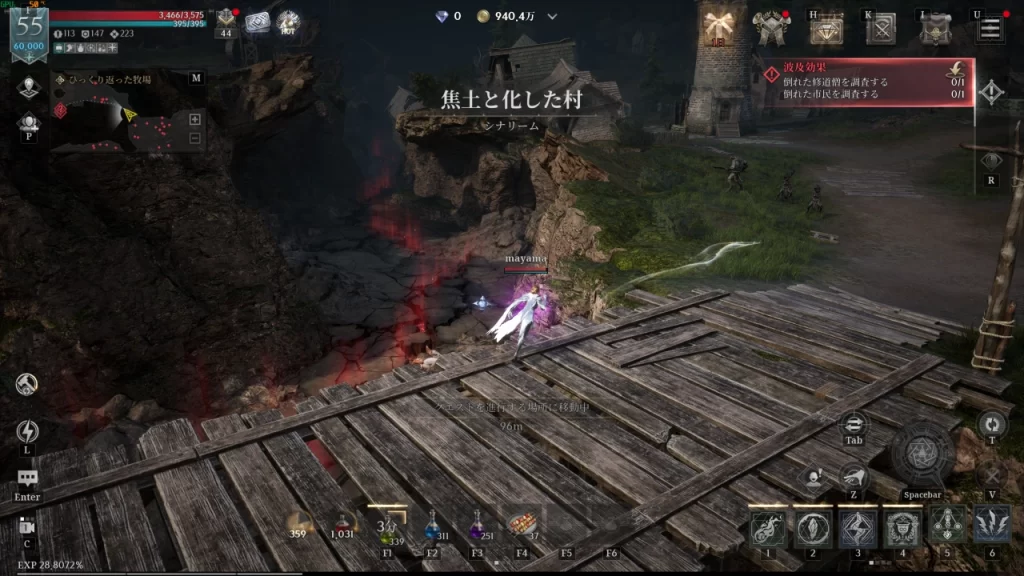The image size is (1024, 576).
Task: Open the armor equipment icon with red dot
Action: point(771,29)
